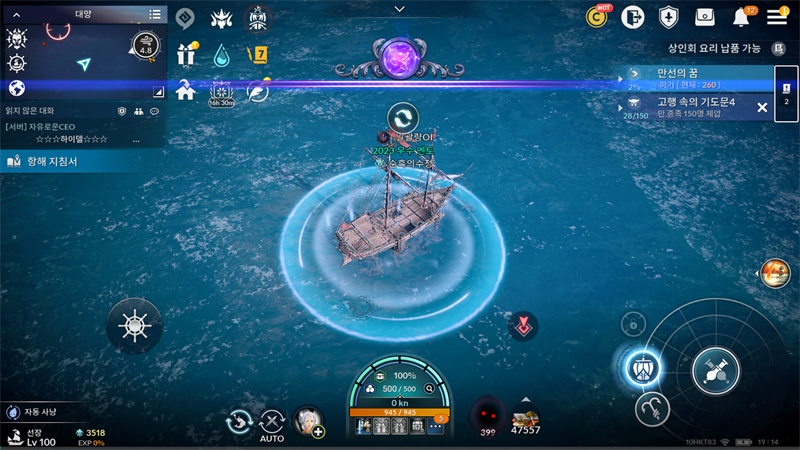Screen dimensions: 800x450
Task: Open the shield with down arrow icon
Action: [668, 17]
